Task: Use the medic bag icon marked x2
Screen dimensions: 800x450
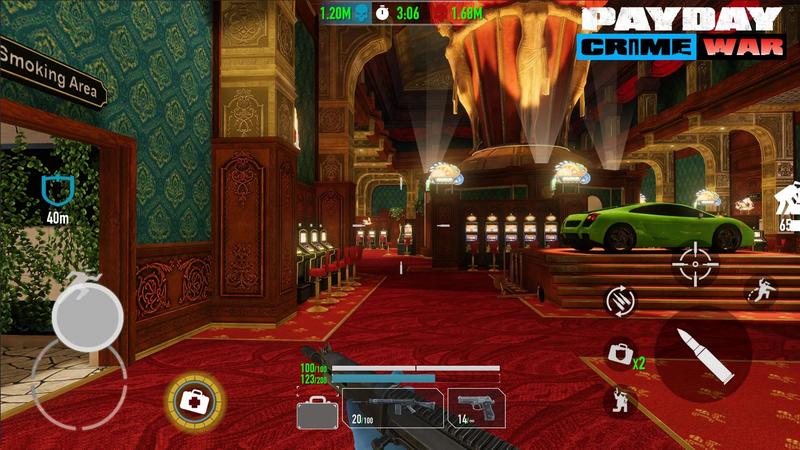Action: point(620,354)
